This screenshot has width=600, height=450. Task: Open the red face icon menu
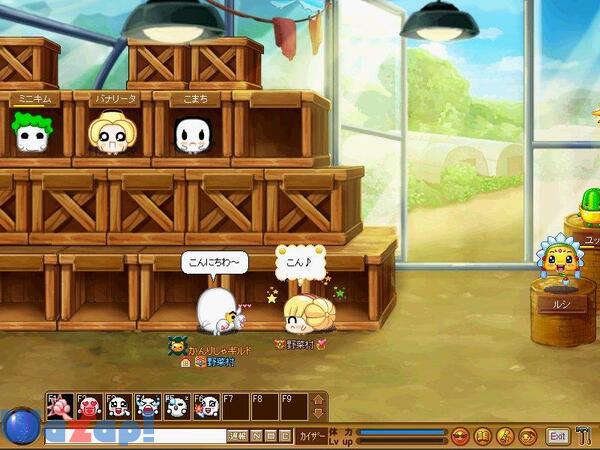pos(461,436)
